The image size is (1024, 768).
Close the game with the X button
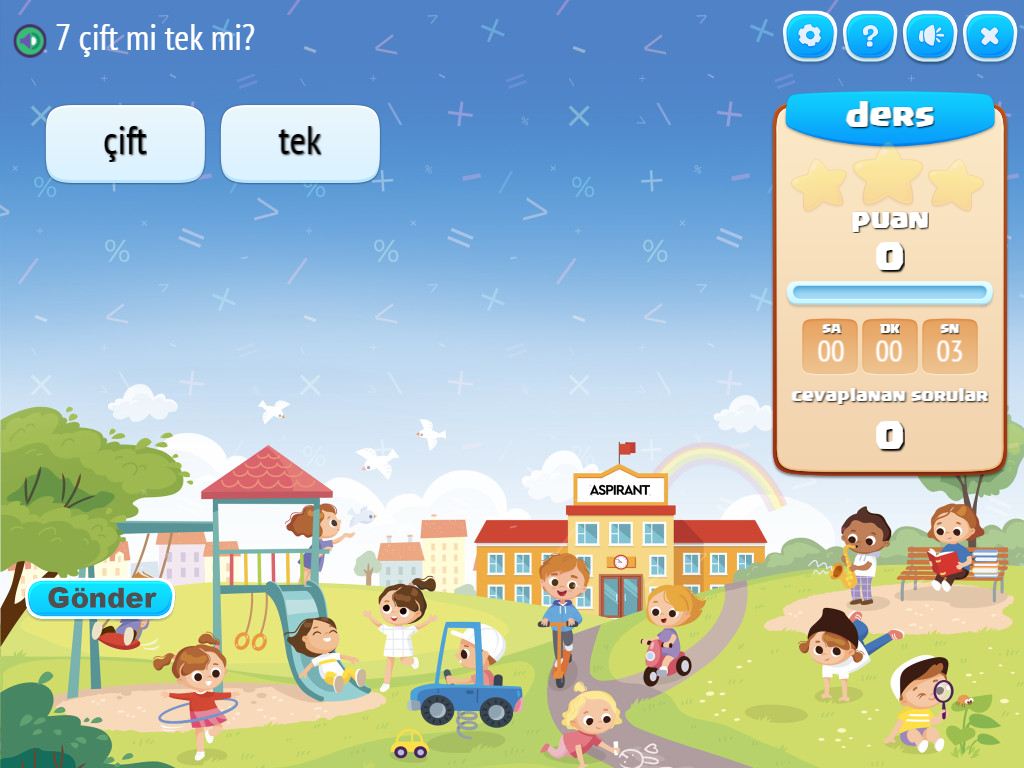989,37
